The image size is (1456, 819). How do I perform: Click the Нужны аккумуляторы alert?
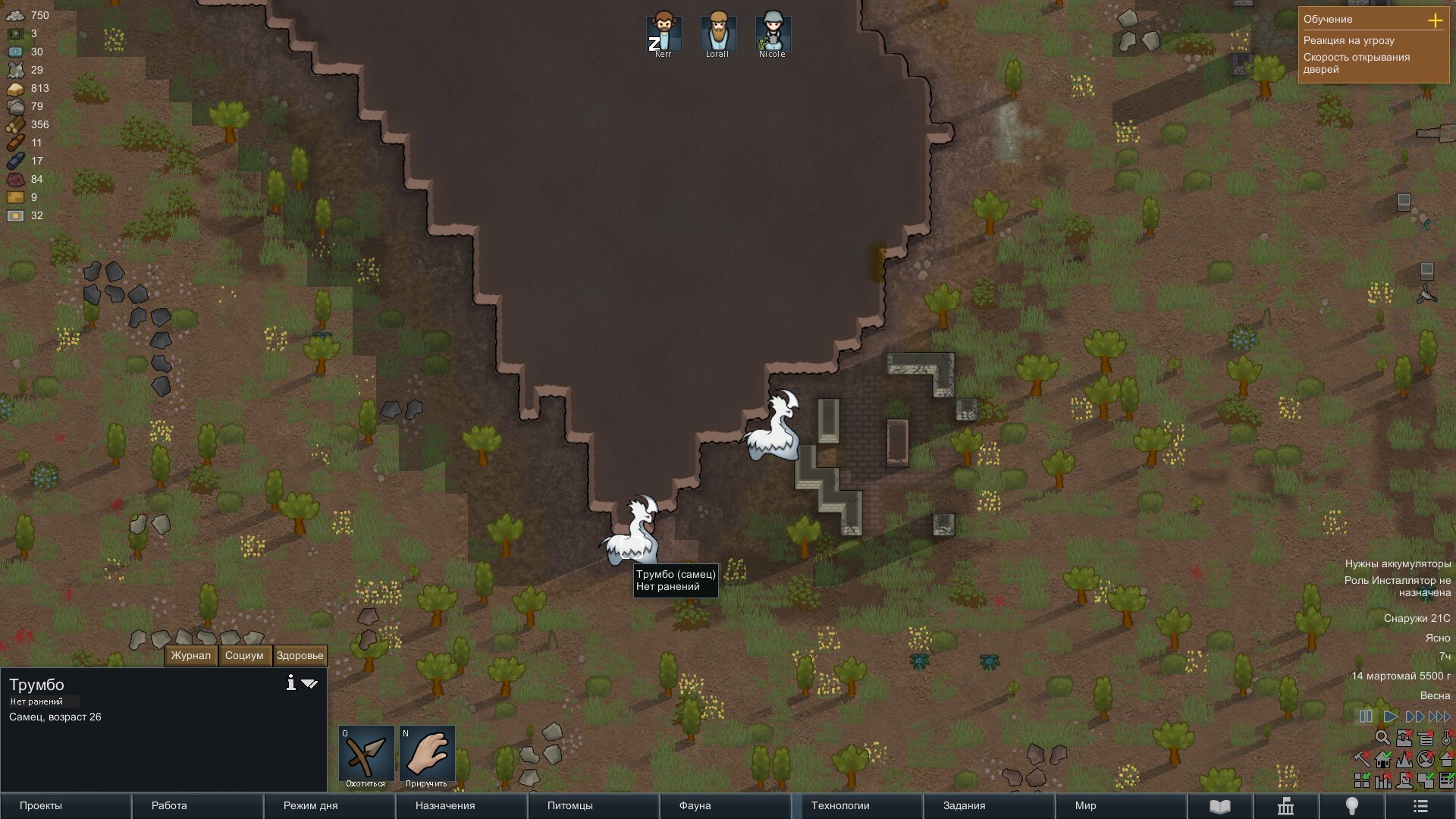tap(1397, 563)
